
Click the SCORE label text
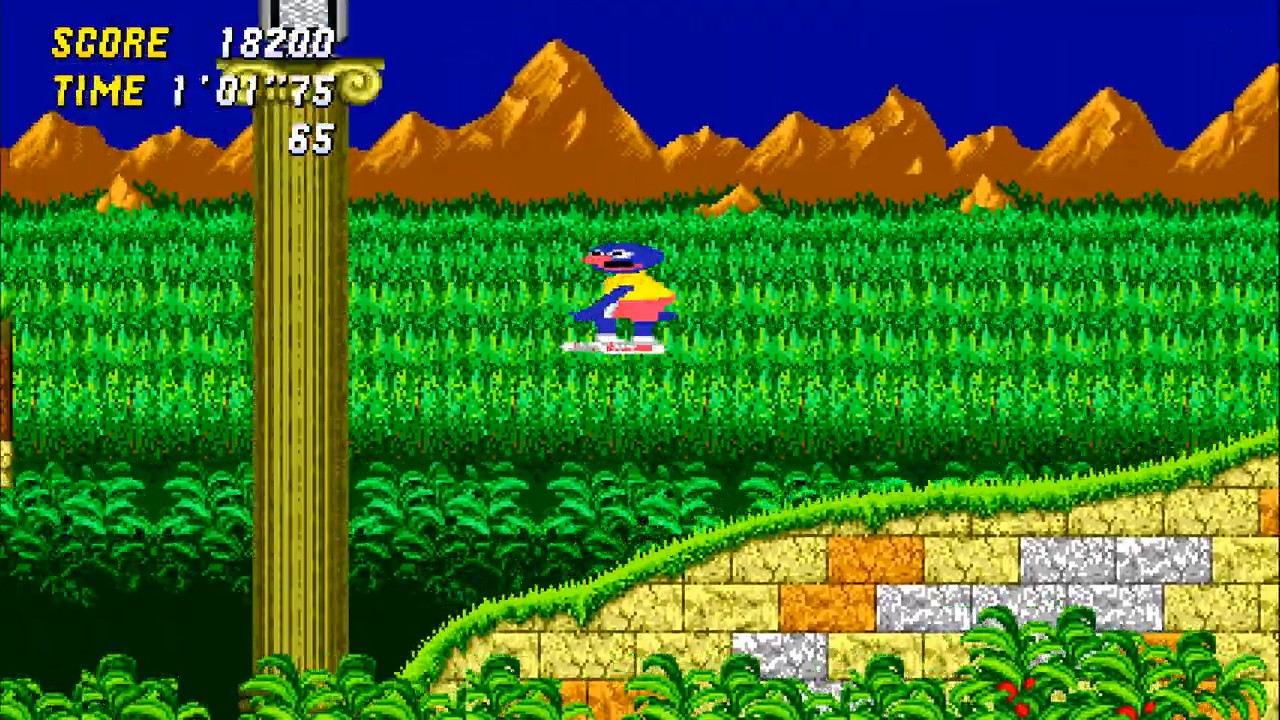pyautogui.click(x=110, y=42)
